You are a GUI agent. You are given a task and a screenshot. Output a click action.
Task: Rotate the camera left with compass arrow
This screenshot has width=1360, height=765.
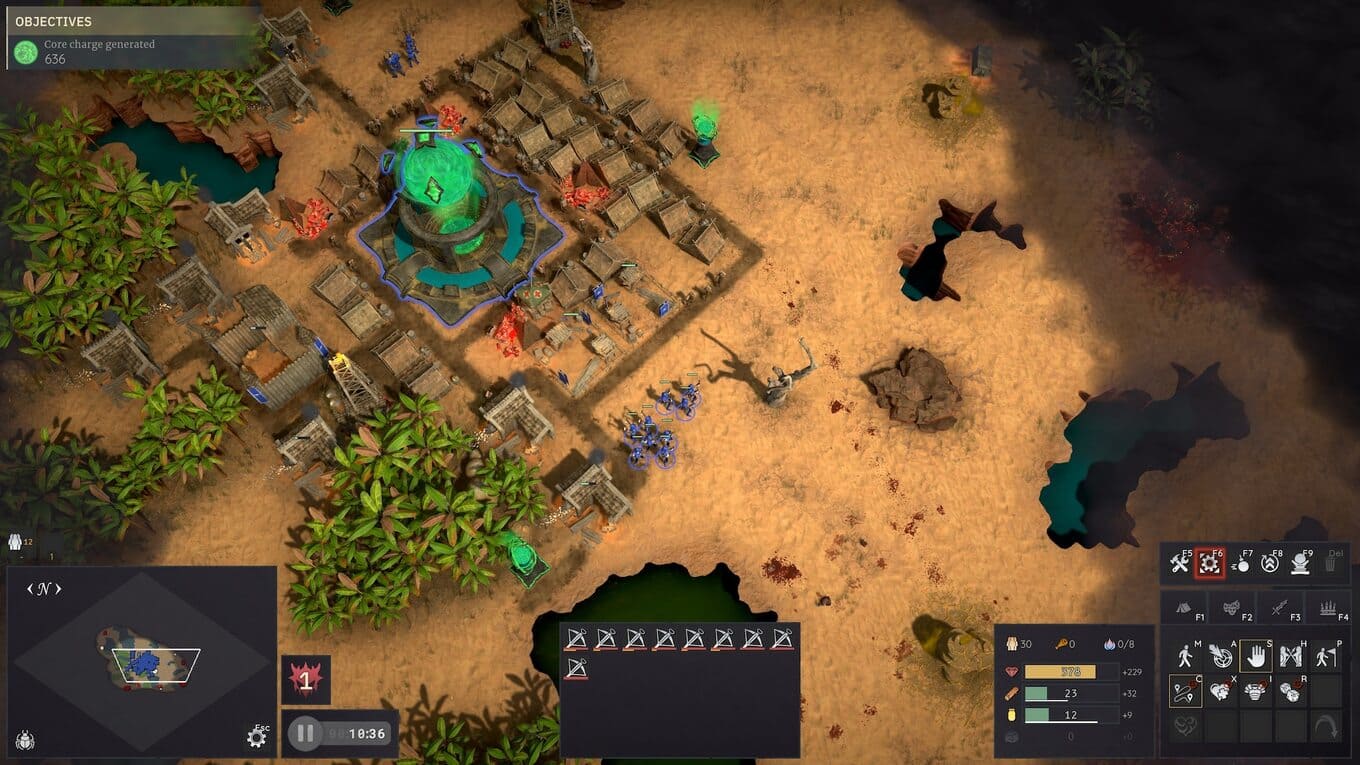[x=30, y=589]
